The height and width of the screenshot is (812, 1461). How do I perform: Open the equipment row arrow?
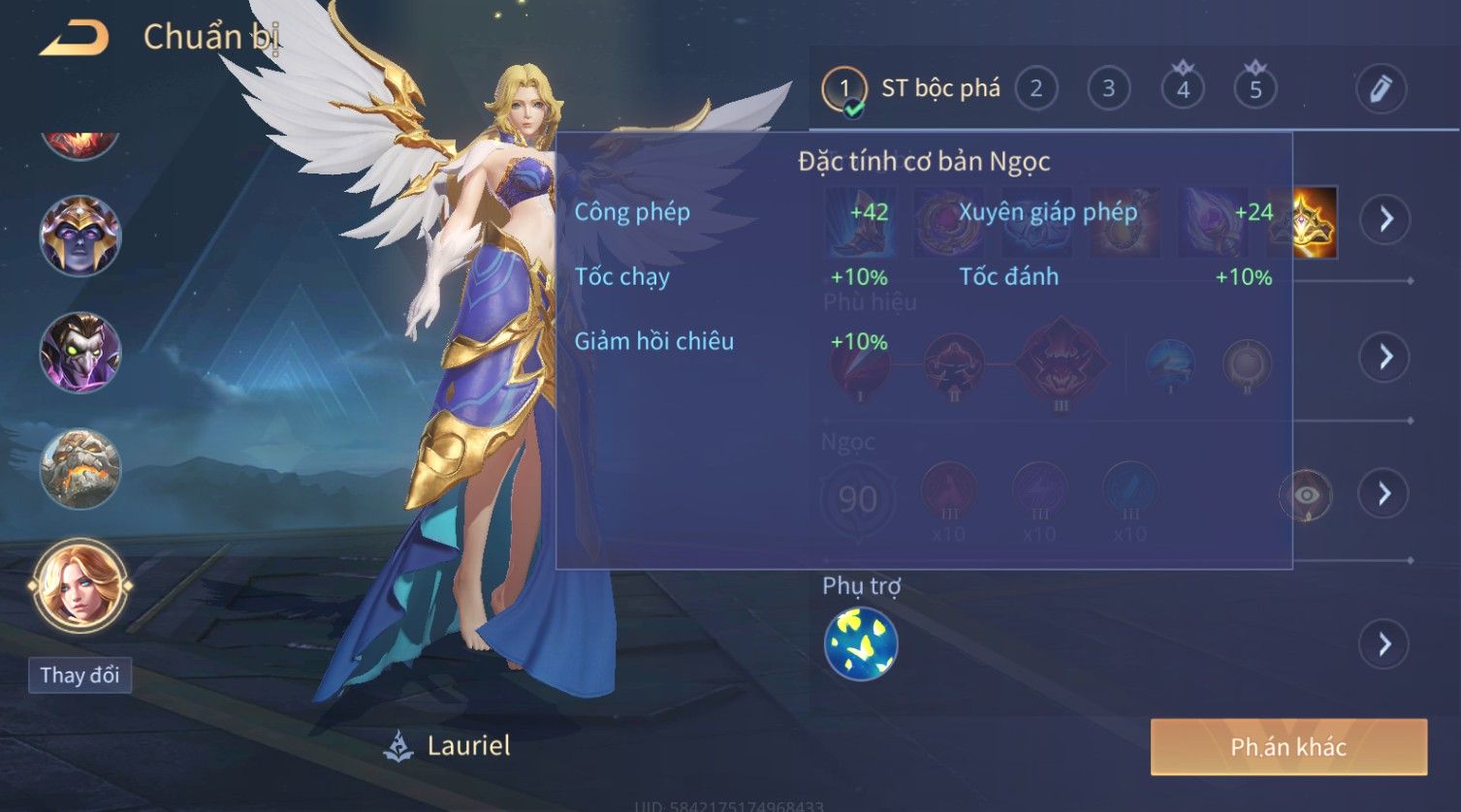coord(1384,219)
